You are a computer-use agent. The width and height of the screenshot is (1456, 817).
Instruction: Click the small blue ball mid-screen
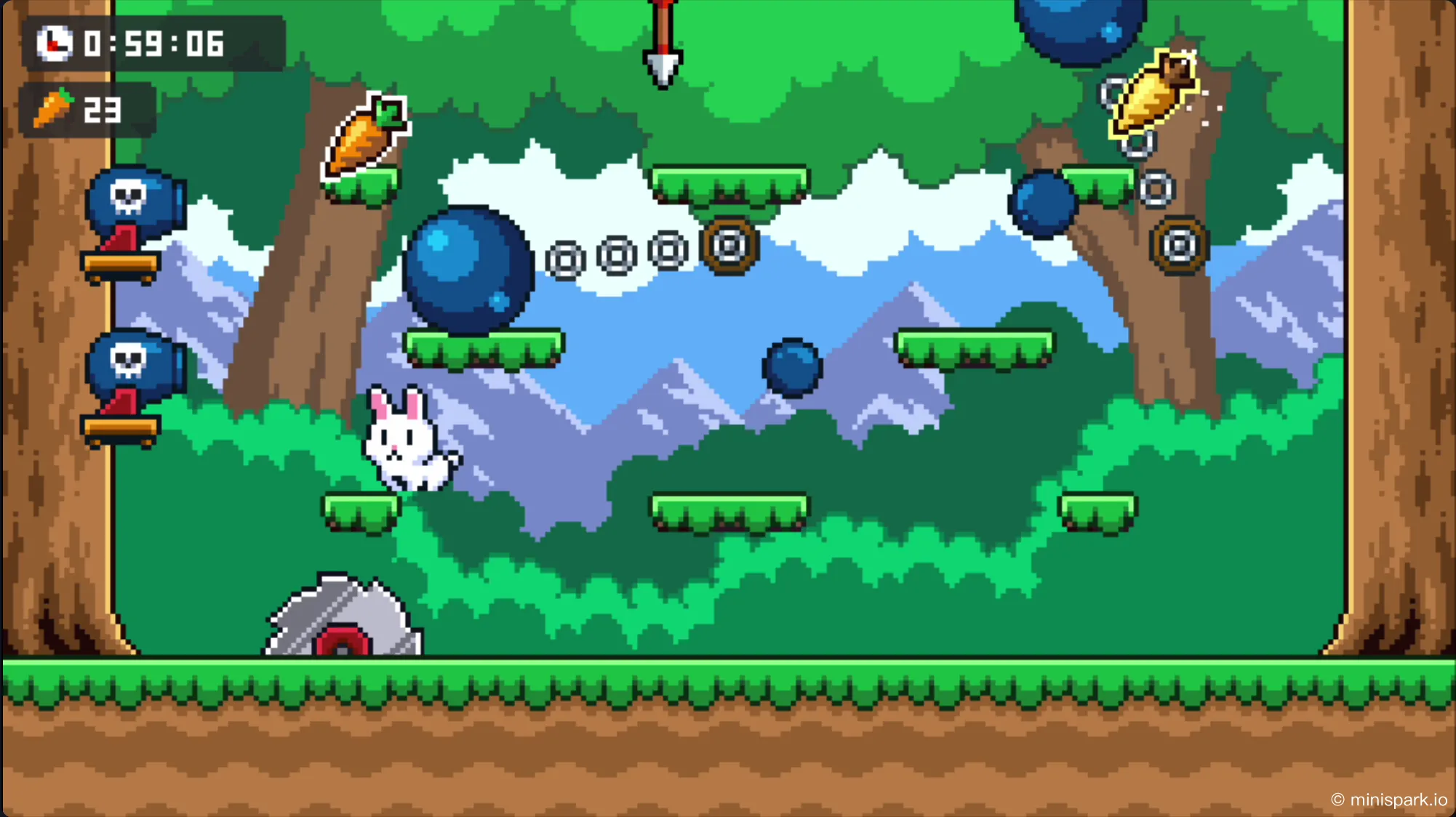pyautogui.click(x=791, y=369)
